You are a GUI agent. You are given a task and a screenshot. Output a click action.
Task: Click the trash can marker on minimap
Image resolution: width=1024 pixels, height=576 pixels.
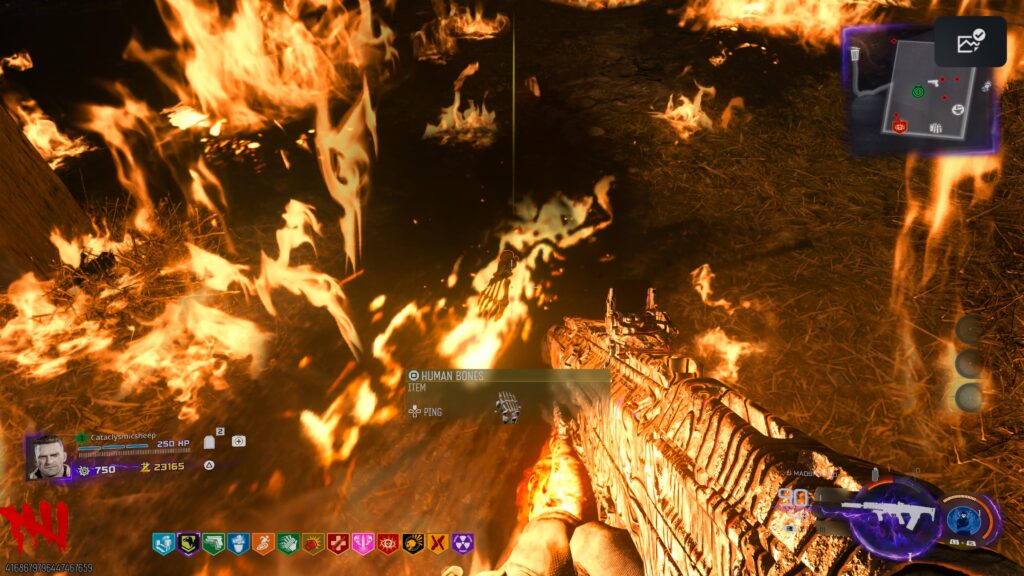click(x=856, y=53)
